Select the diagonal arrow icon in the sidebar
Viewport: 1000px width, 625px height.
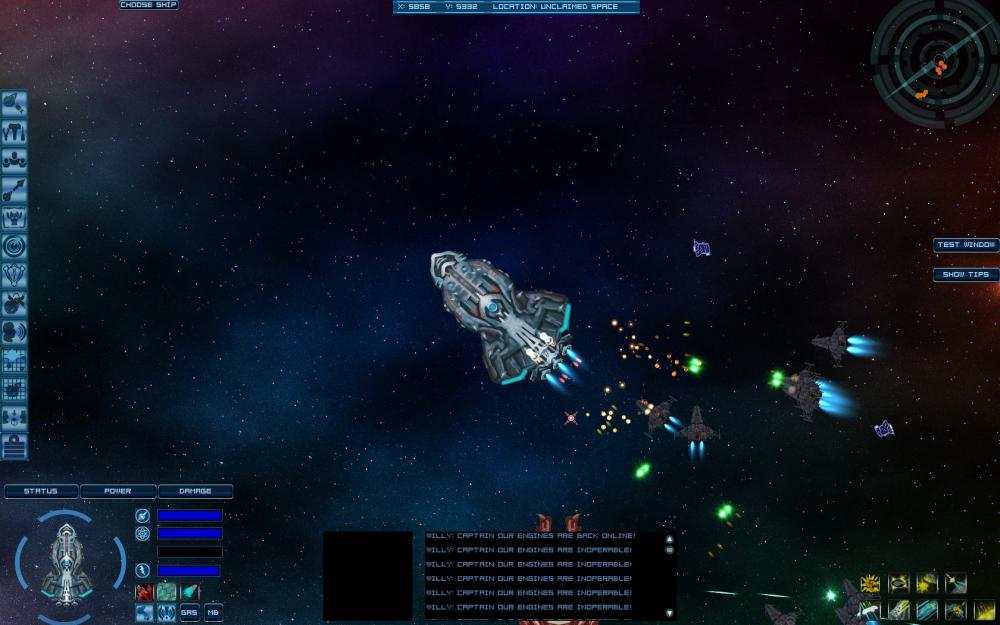pyautogui.click(x=14, y=189)
